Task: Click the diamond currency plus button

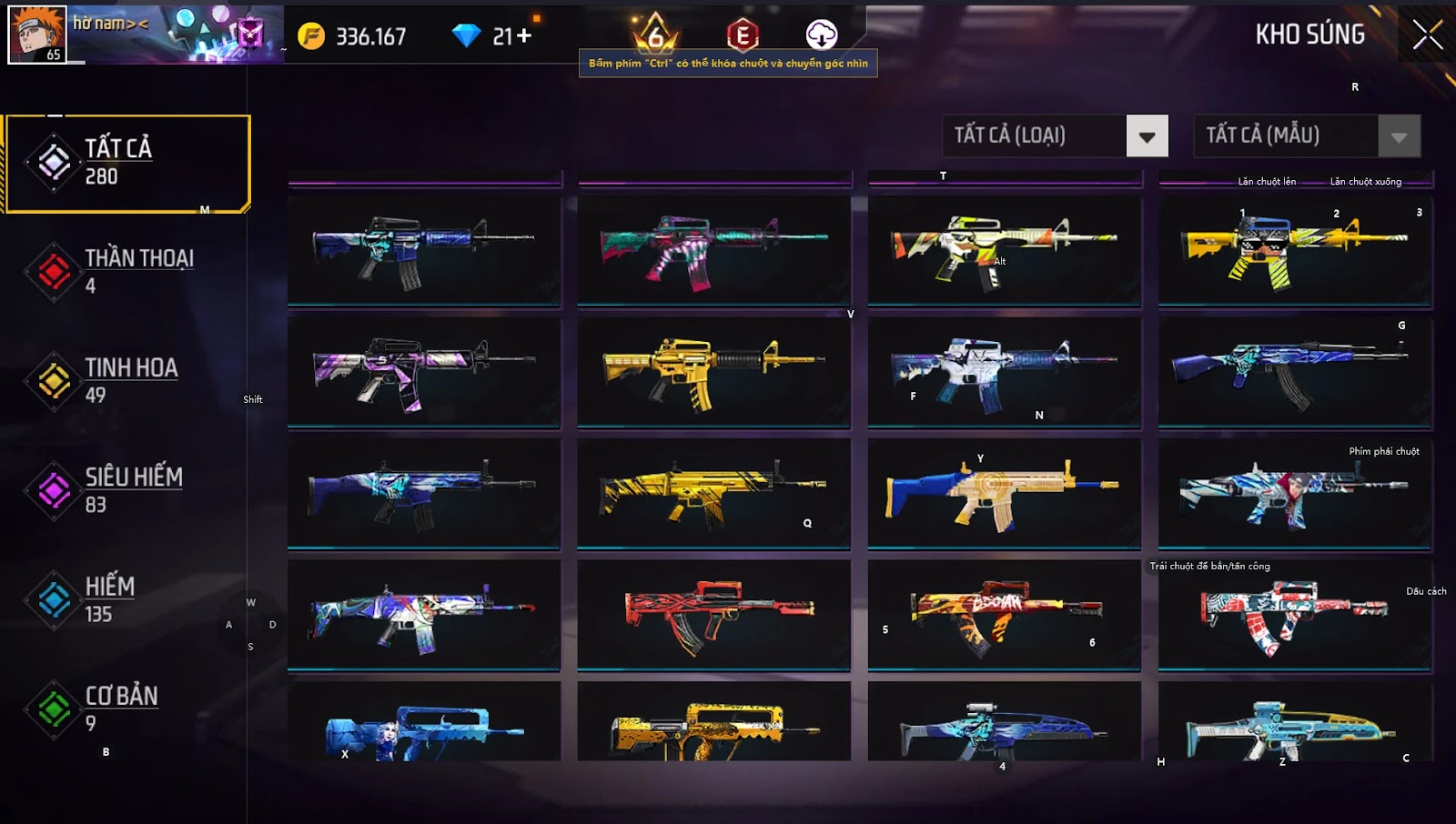Action: coord(523,36)
